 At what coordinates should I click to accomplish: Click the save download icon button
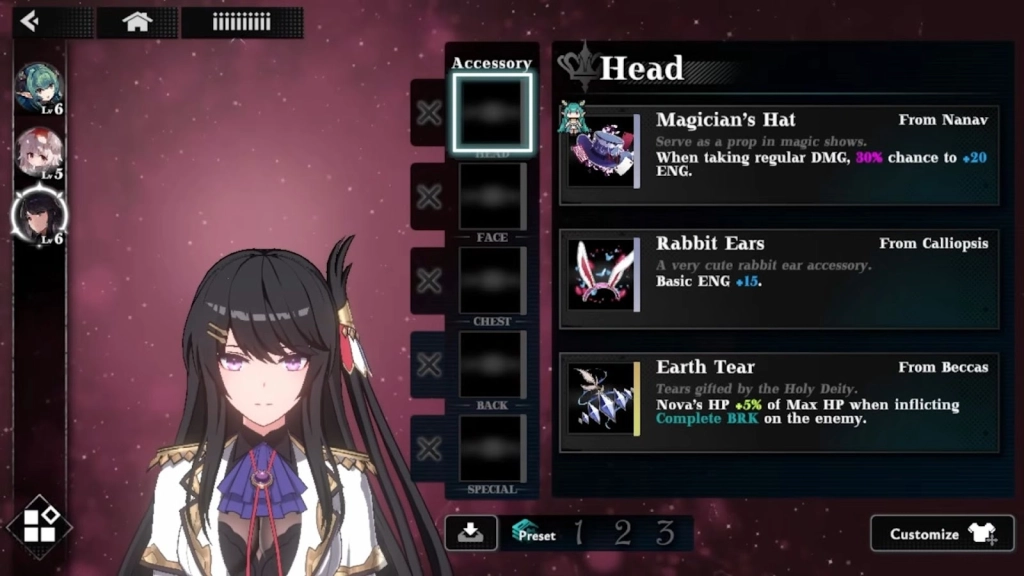(x=470, y=533)
